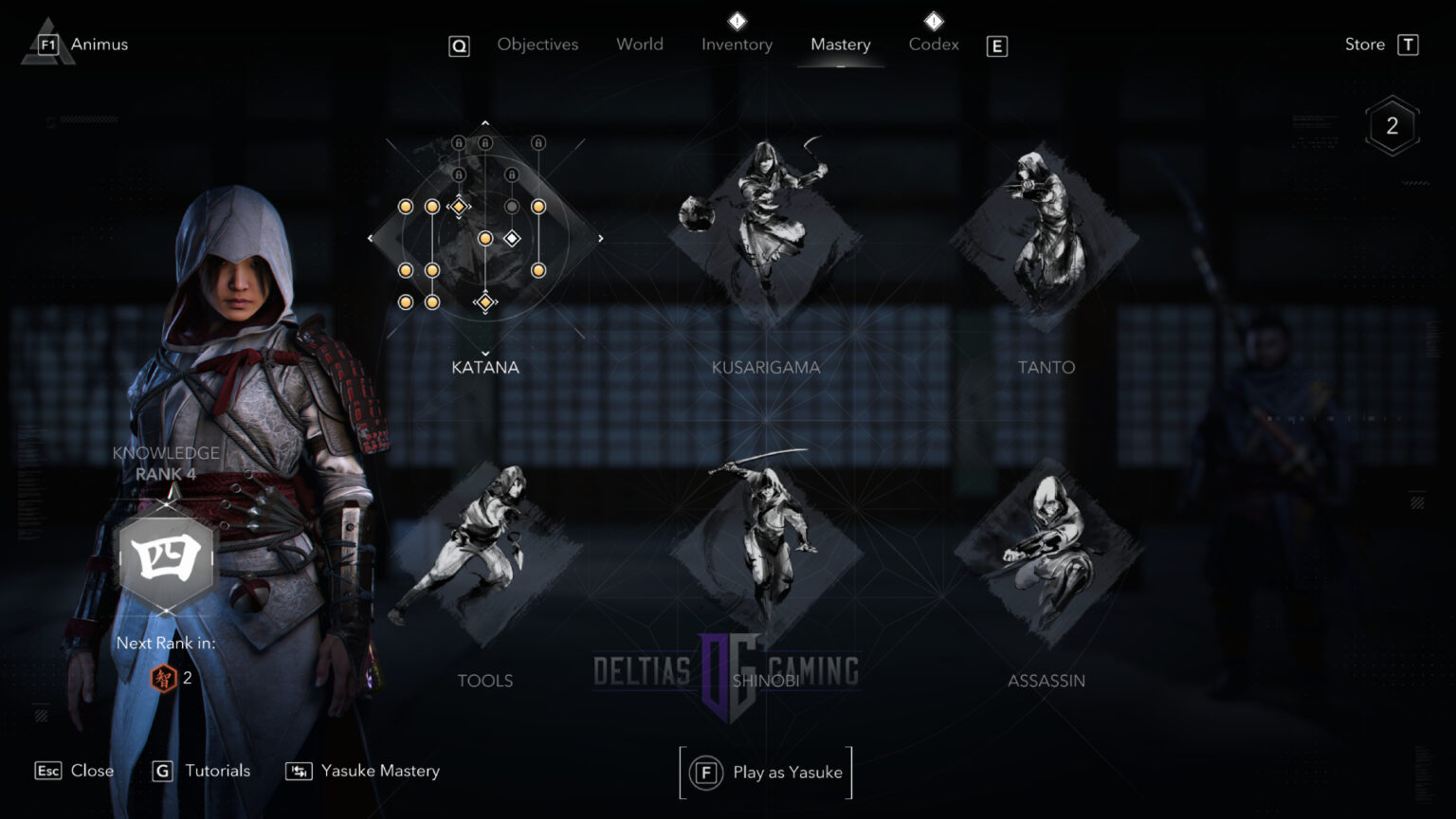Viewport: 1456px width, 819px height.
Task: Click the Play as Yasuke button
Action: click(766, 772)
